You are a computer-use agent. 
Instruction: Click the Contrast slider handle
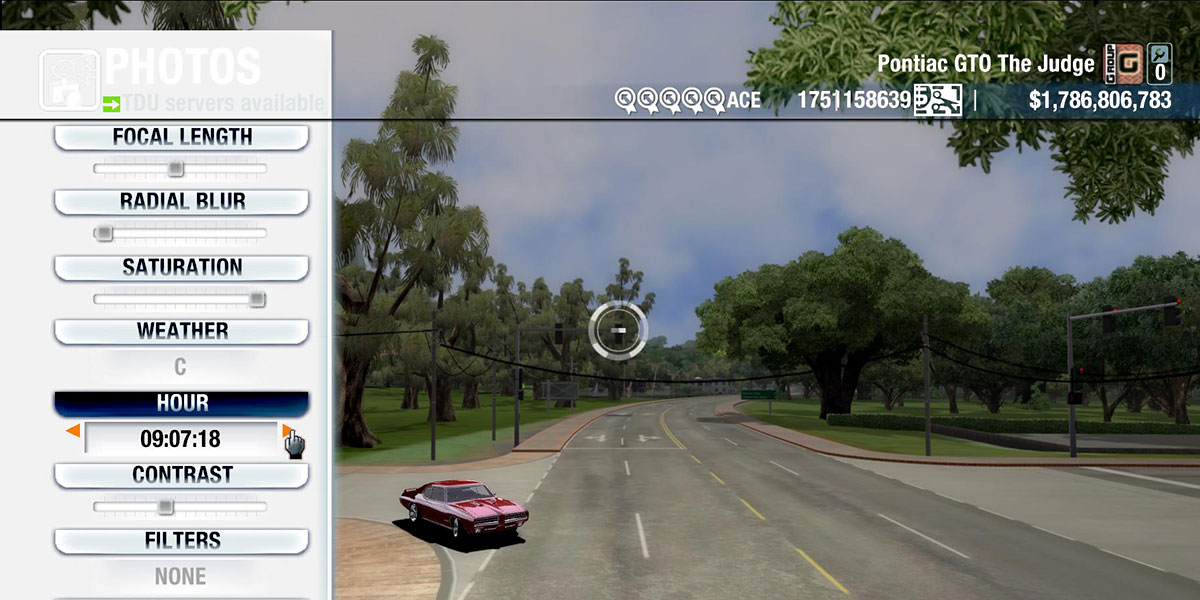coord(165,506)
